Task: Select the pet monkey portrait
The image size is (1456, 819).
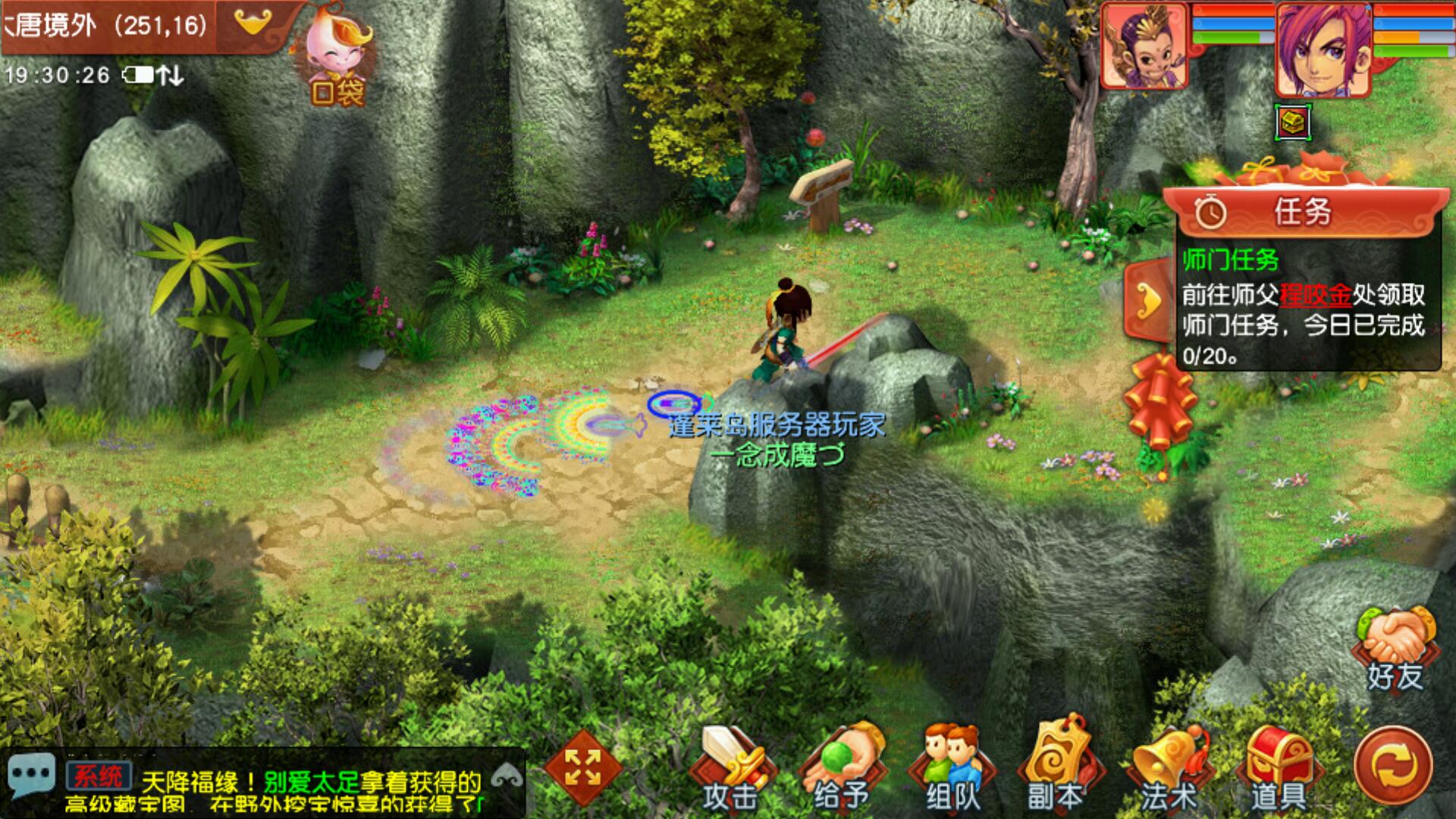Action: coord(1144,47)
